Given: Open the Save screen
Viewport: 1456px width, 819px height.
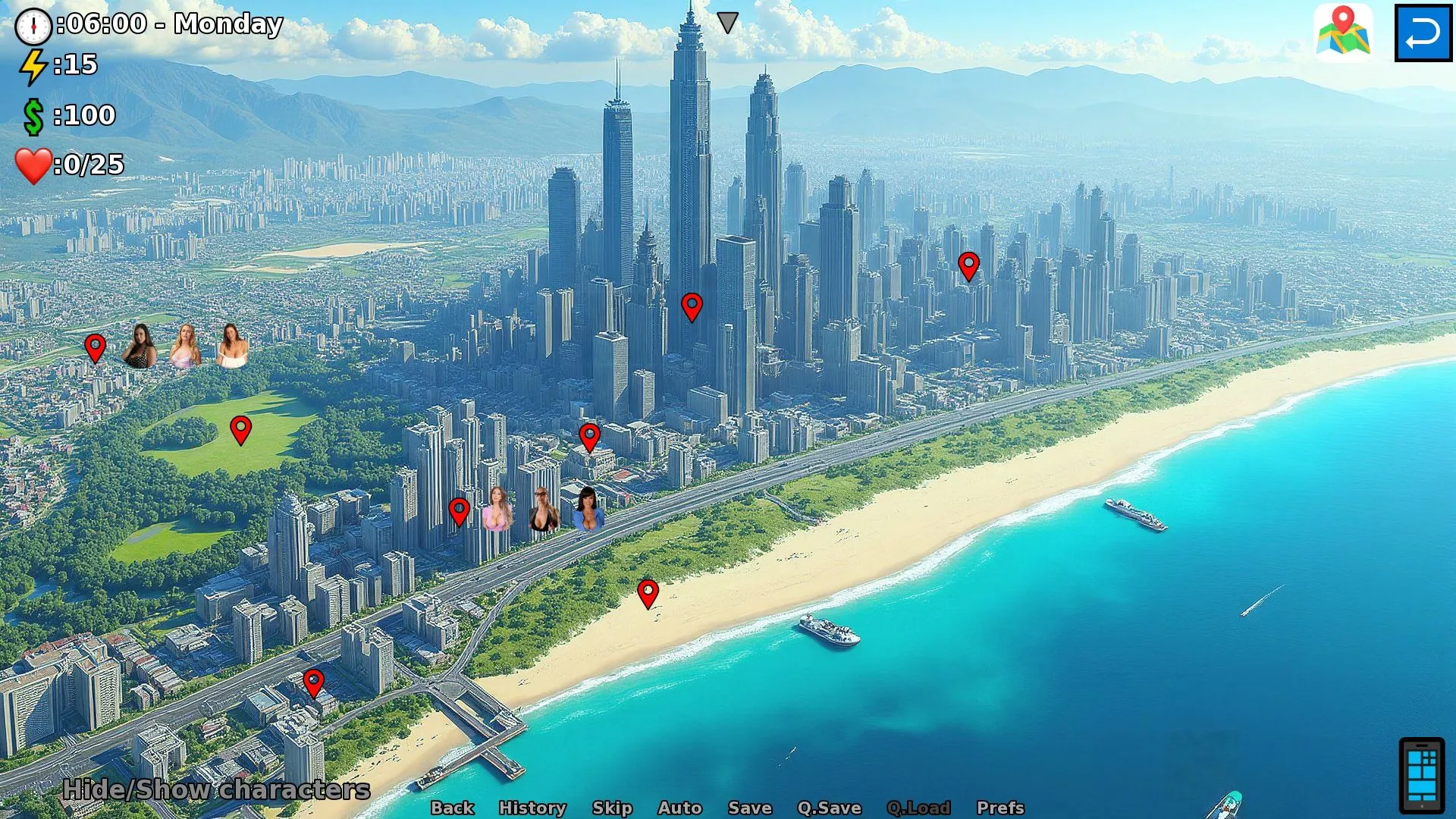Looking at the screenshot, I should (x=749, y=808).
